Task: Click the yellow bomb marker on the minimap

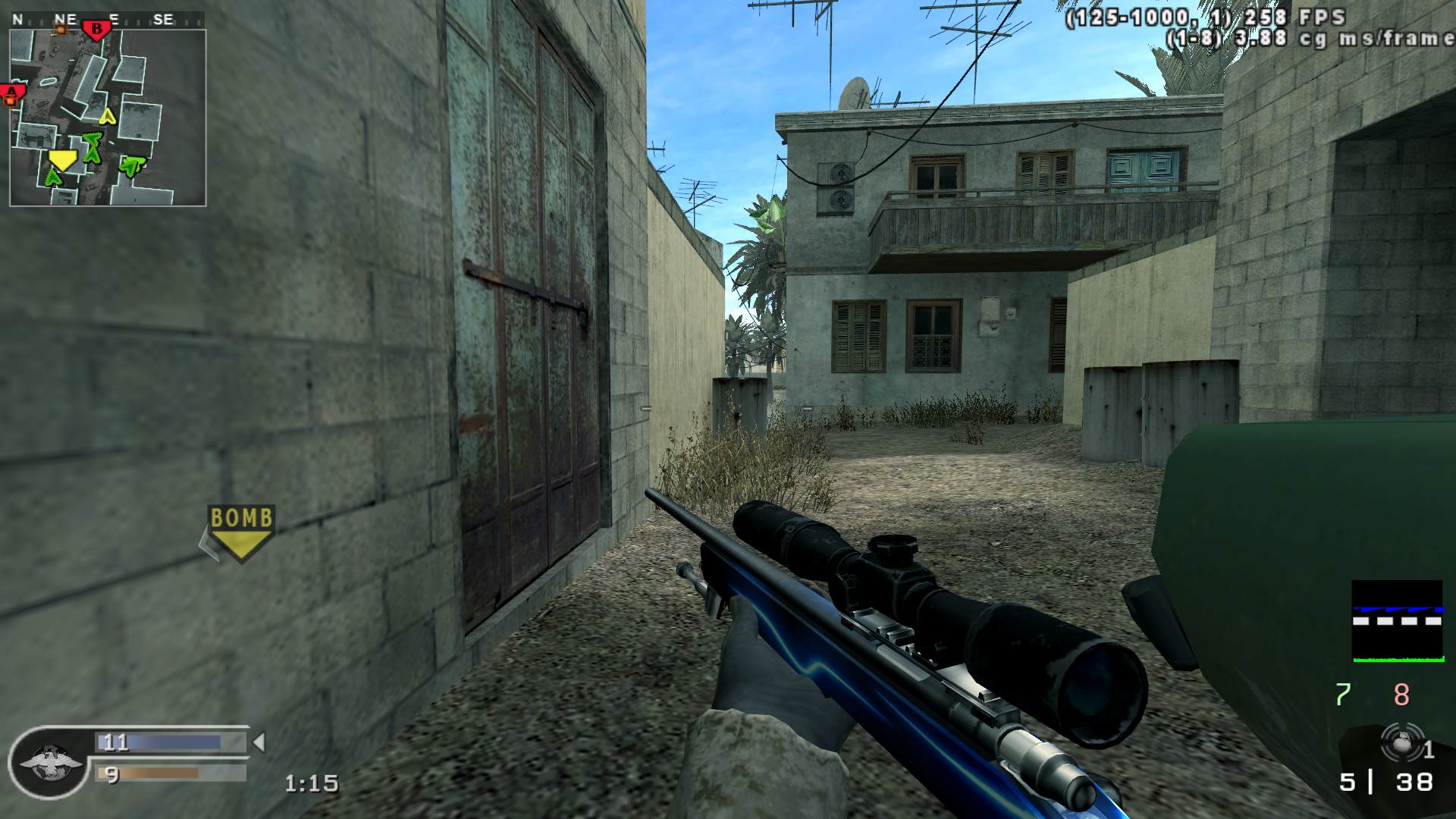Action: pos(62,159)
